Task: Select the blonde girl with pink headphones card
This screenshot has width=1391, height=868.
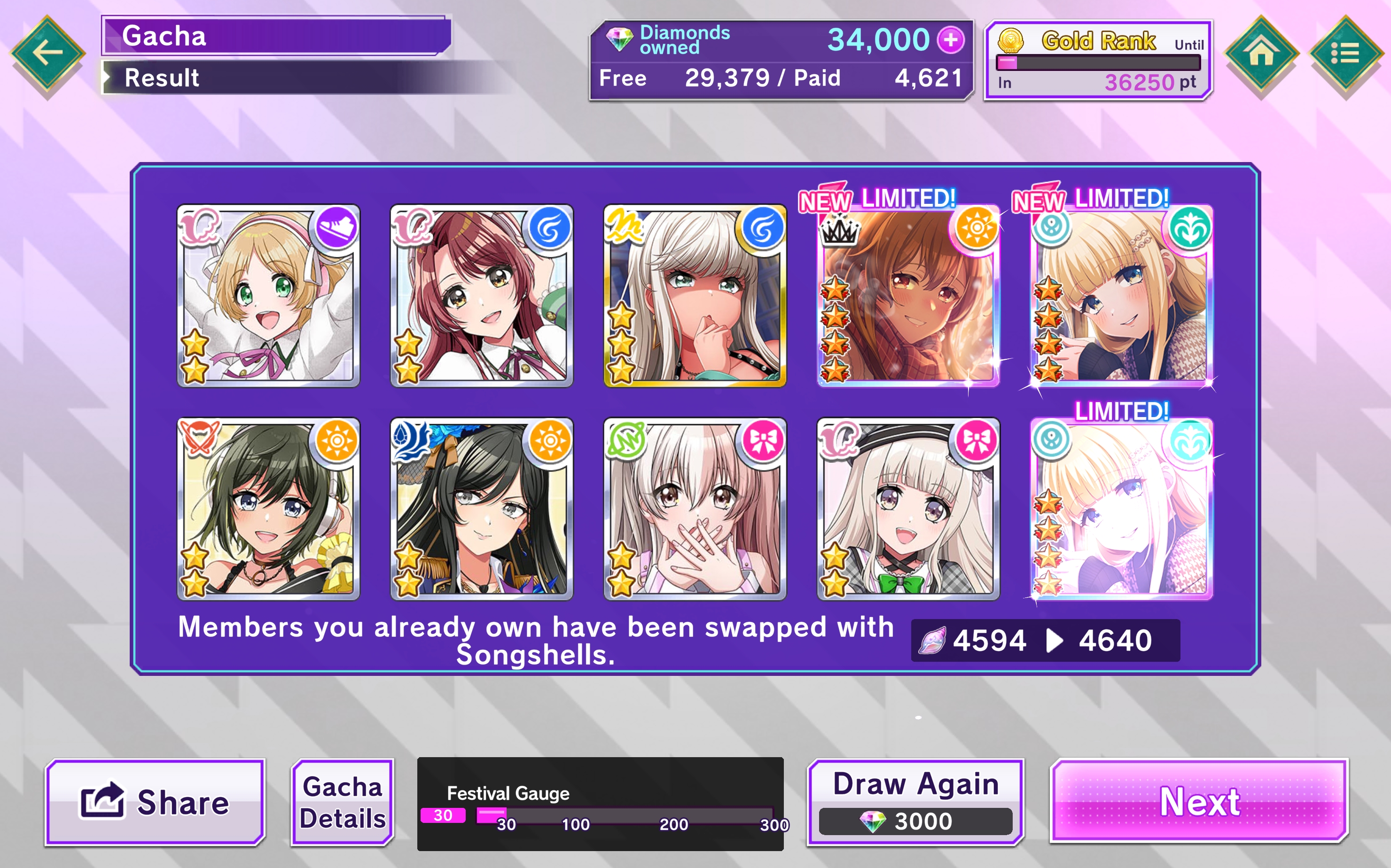Action: (x=268, y=295)
